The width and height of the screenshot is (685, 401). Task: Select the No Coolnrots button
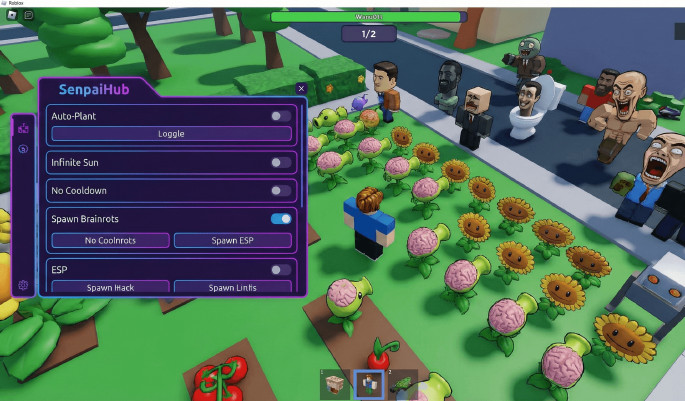point(110,240)
